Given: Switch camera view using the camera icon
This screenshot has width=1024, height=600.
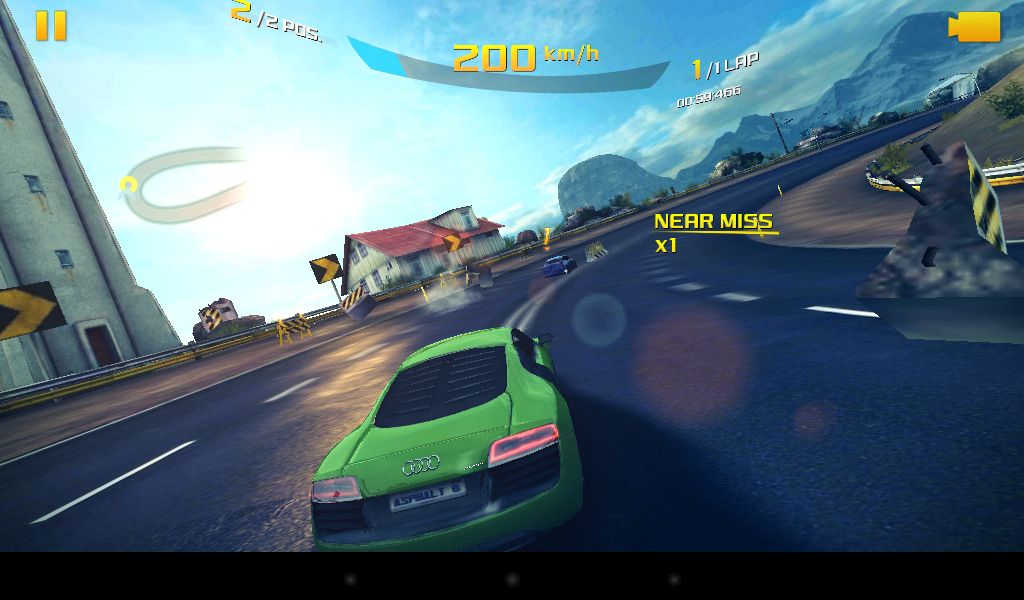Looking at the screenshot, I should pyautogui.click(x=975, y=27).
